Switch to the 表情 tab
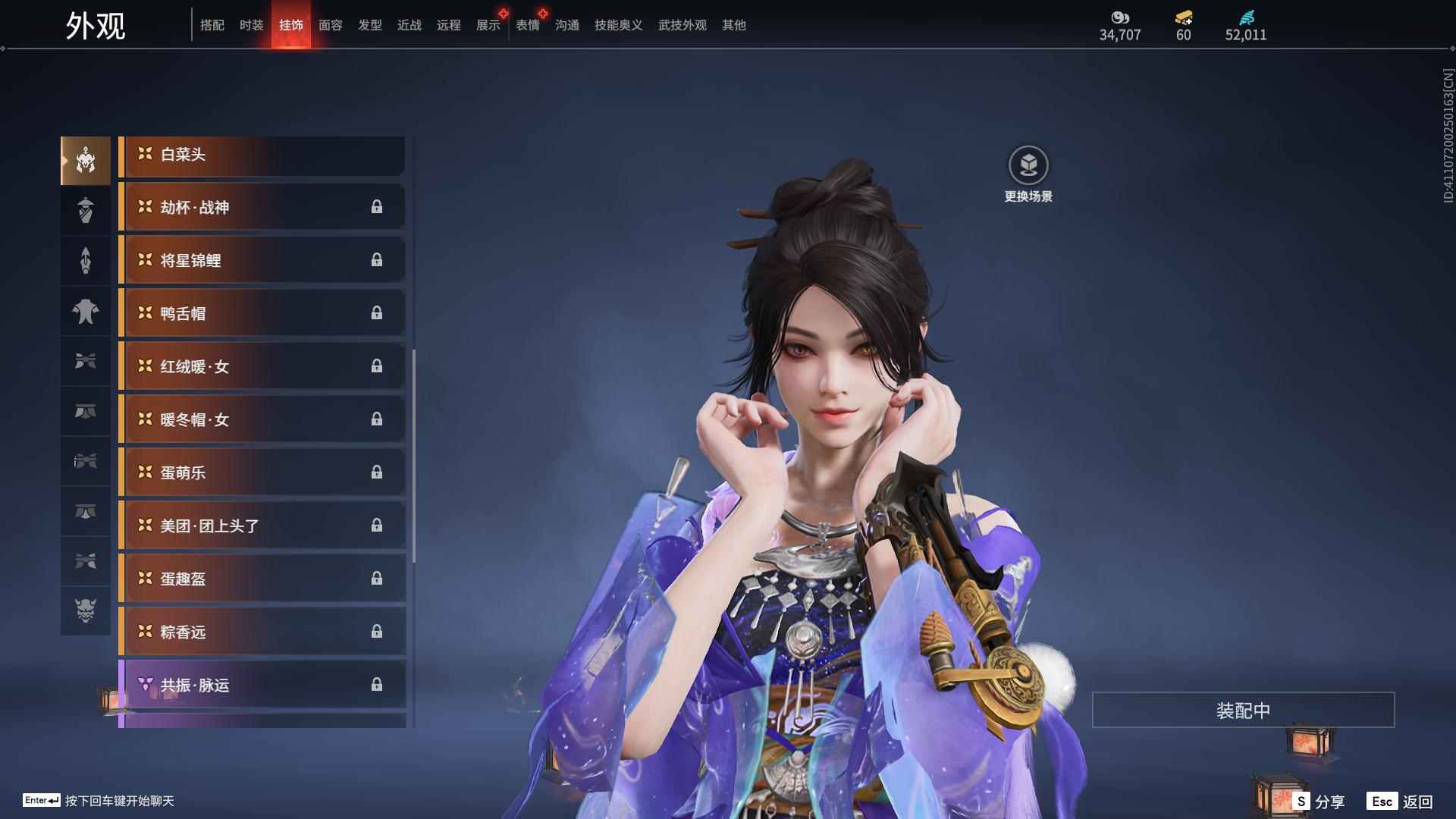The height and width of the screenshot is (819, 1456). [528, 25]
